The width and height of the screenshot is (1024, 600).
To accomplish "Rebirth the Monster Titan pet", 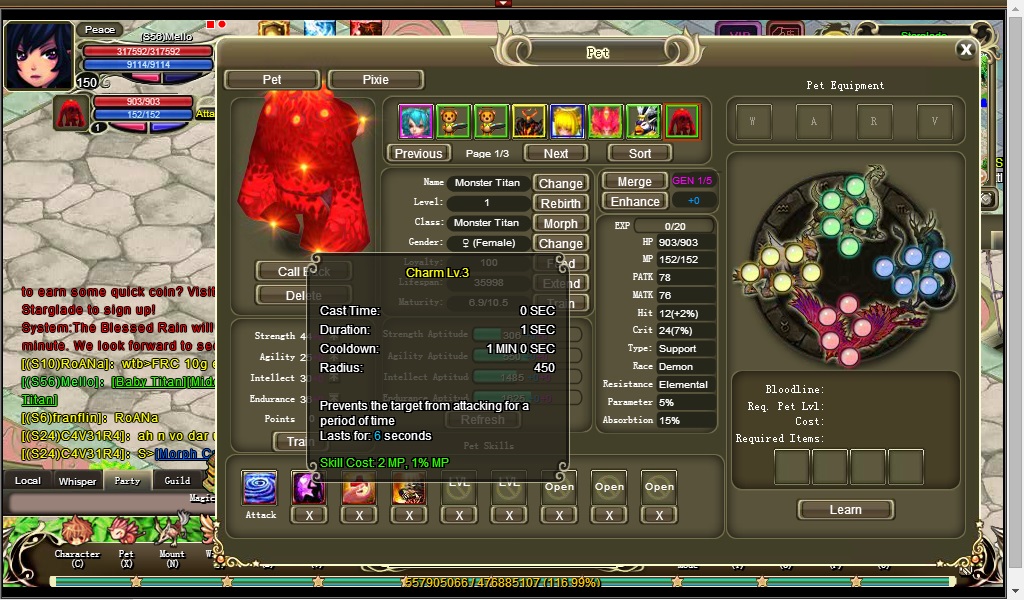I will point(560,203).
